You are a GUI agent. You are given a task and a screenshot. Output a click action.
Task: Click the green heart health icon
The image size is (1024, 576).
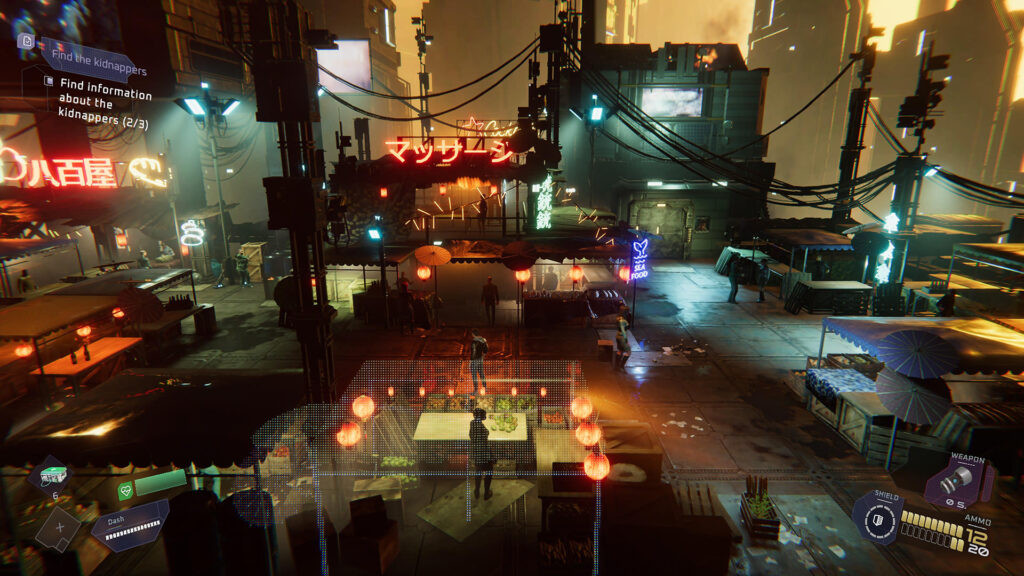tap(125, 490)
